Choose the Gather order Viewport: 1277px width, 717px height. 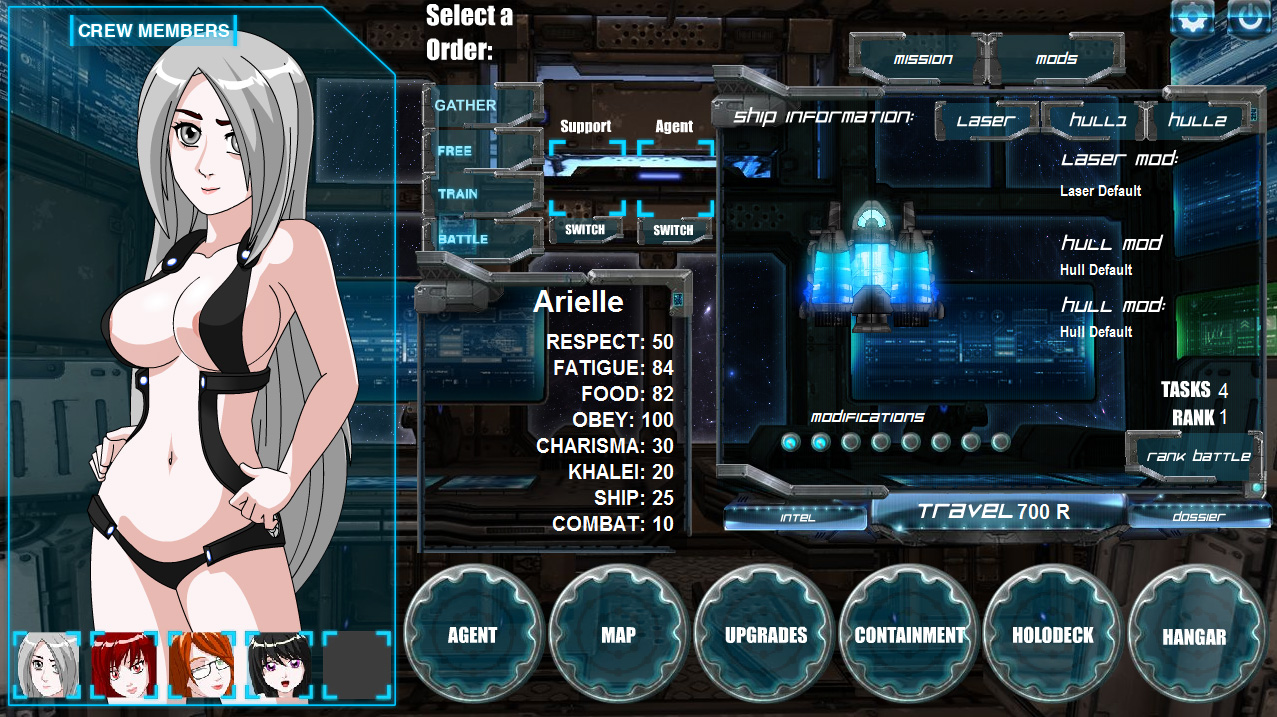click(x=466, y=106)
